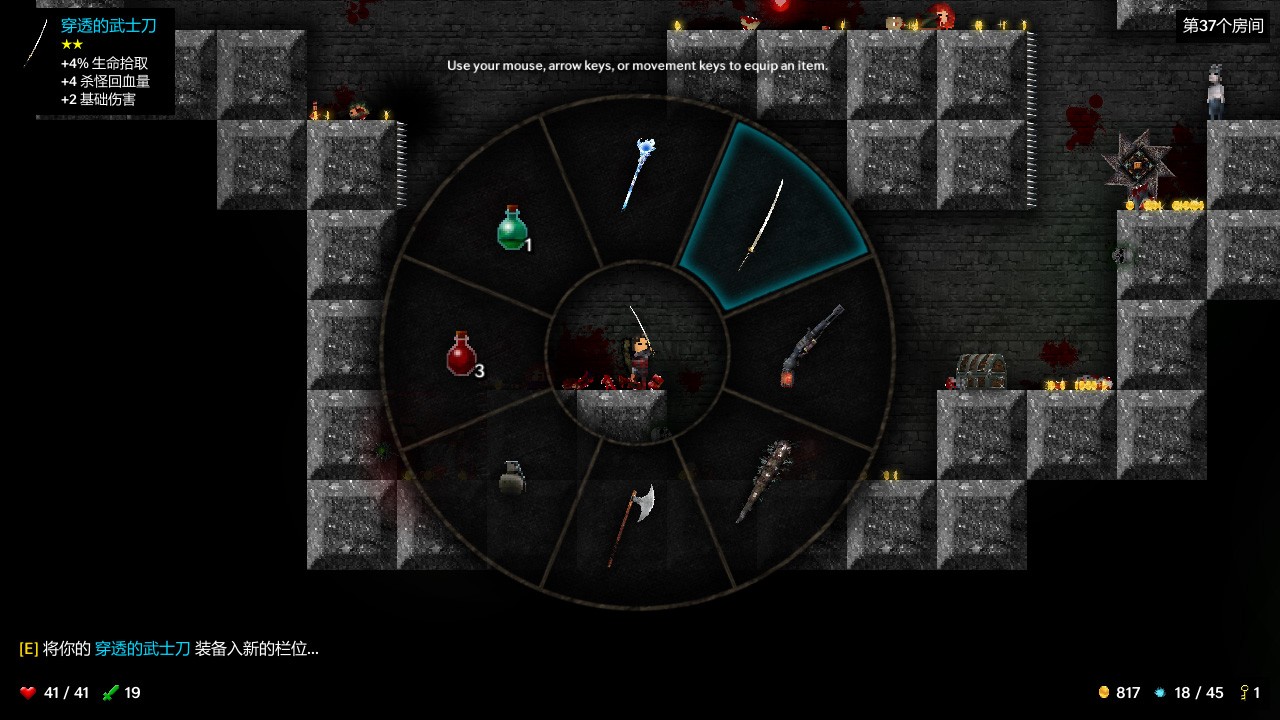Choose the flintlock blunderbuss weapon

tap(811, 345)
